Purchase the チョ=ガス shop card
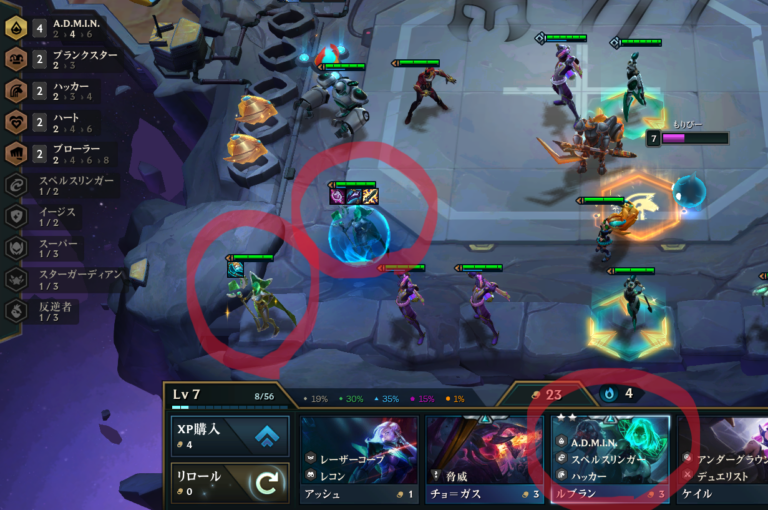Screen dimensions: 768x510 (484, 460)
